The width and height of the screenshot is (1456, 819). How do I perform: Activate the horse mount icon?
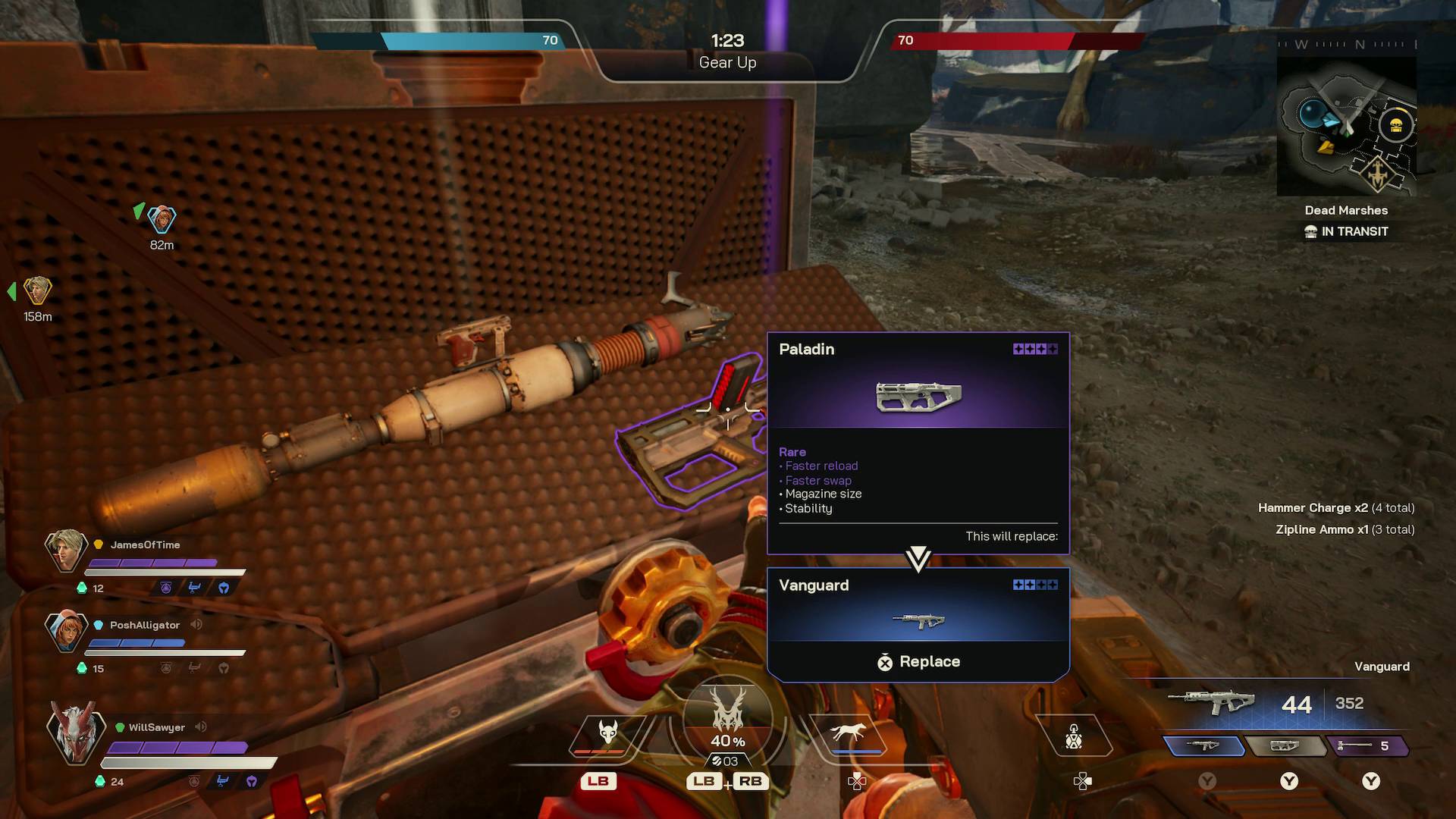tap(848, 732)
